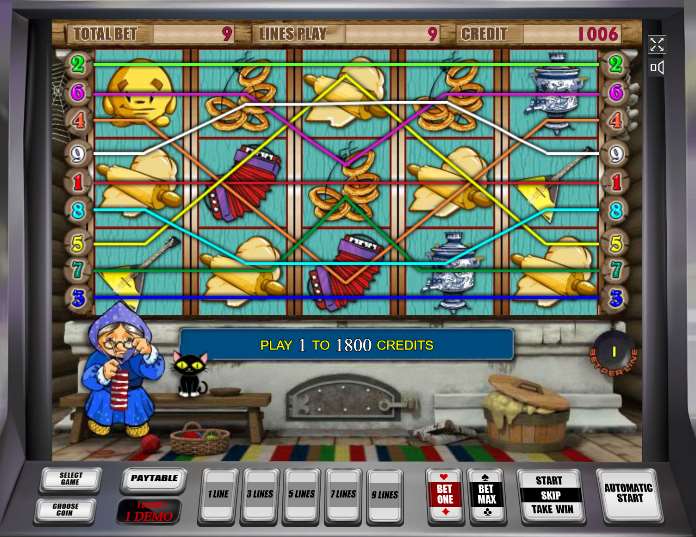This screenshot has width=696, height=537.
Task: Click the Bet One button
Action: 445,494
